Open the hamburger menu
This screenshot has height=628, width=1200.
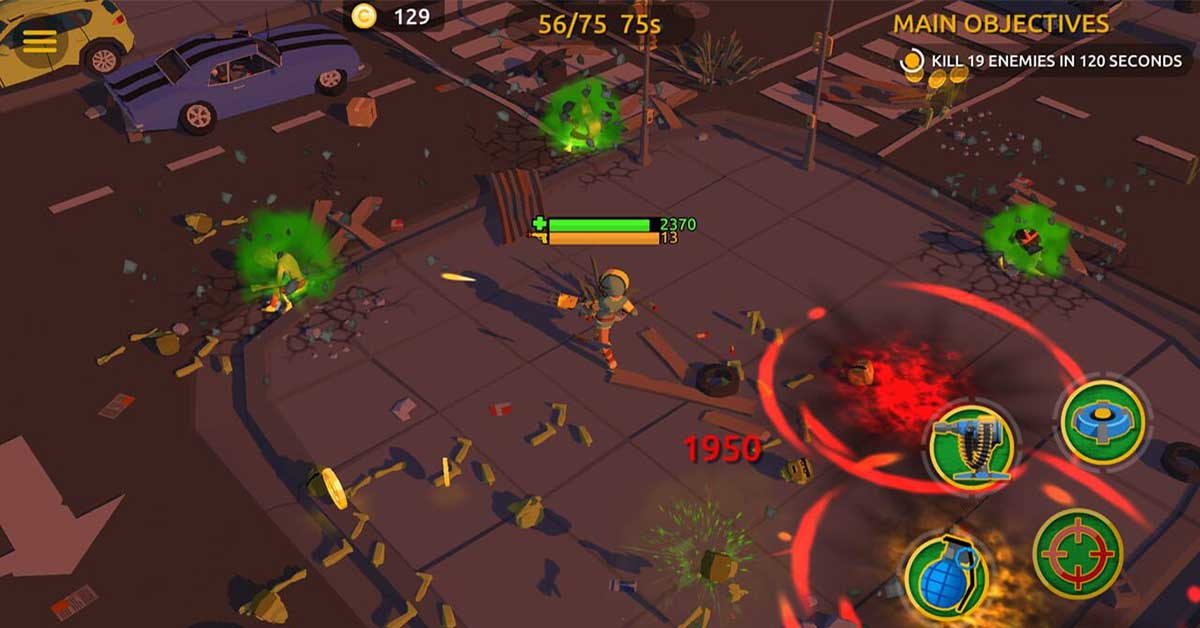[x=40, y=41]
